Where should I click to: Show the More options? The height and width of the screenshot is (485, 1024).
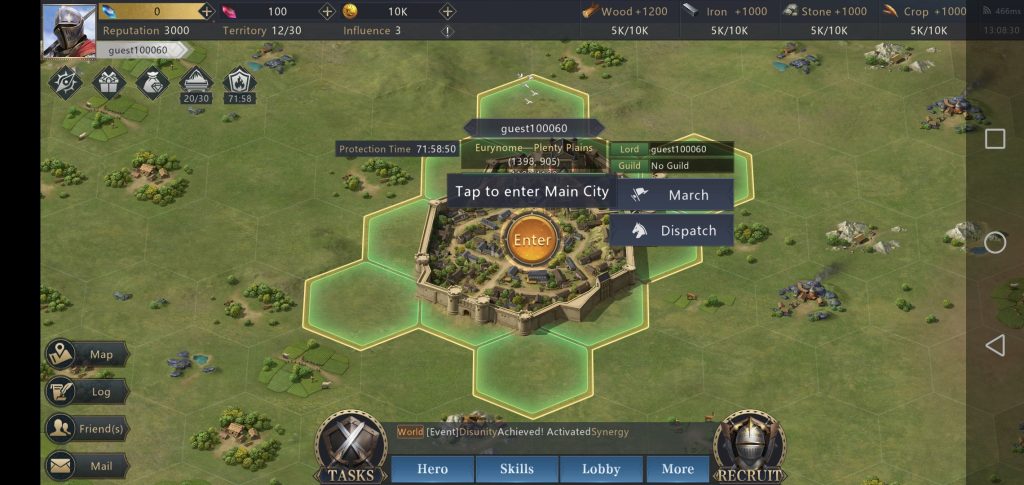[x=677, y=469]
